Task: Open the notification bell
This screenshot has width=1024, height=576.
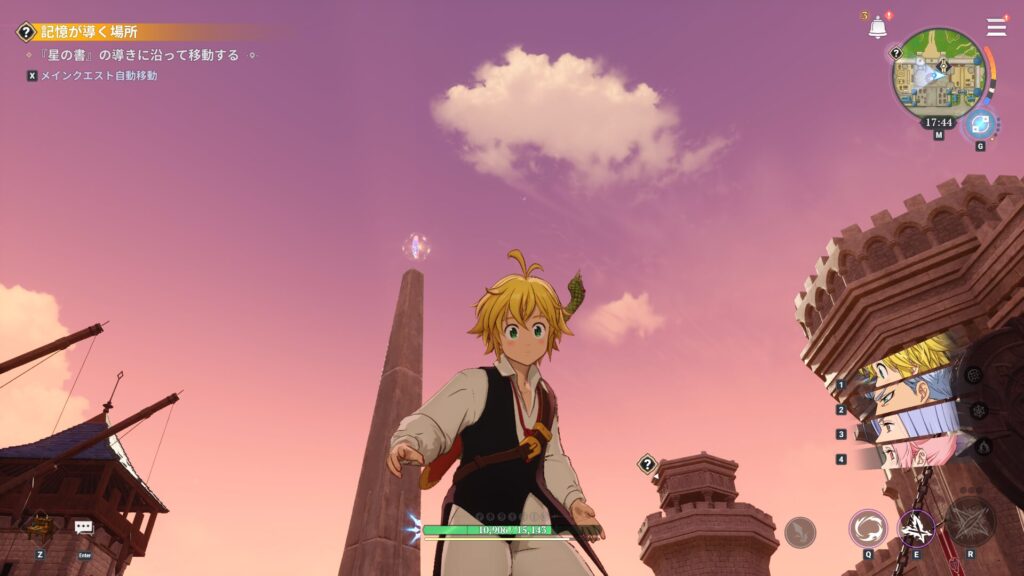Action: [878, 28]
